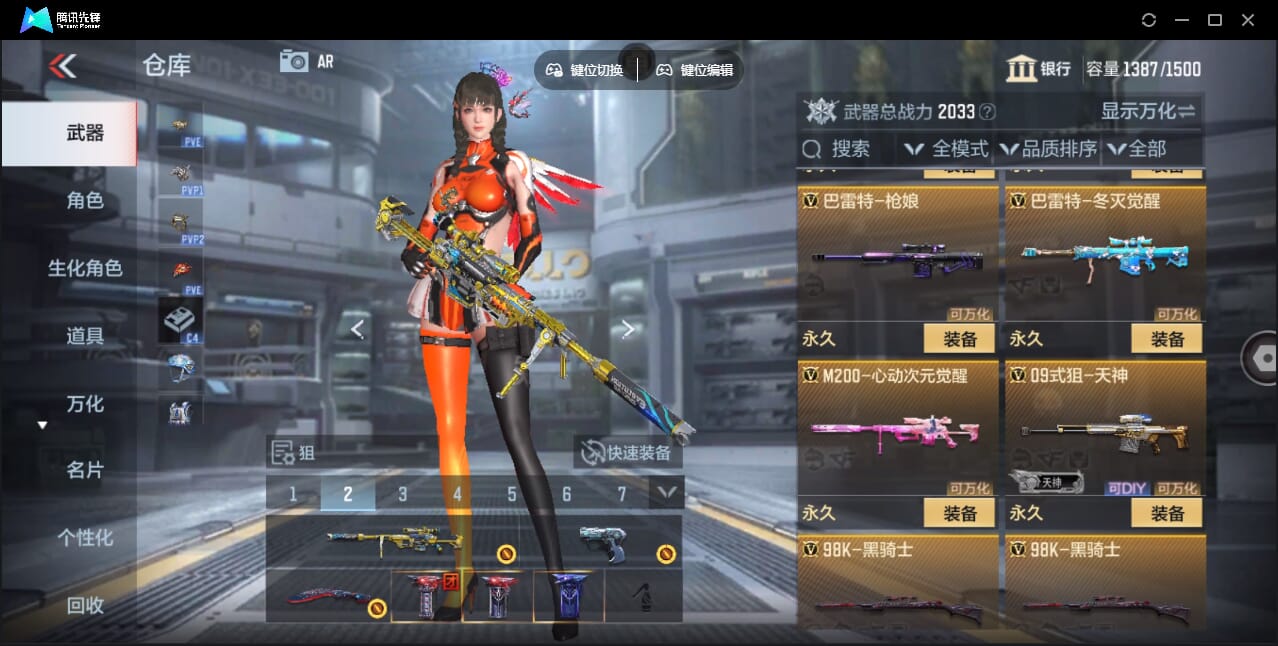Open the 个性化 tab

[x=85, y=538]
